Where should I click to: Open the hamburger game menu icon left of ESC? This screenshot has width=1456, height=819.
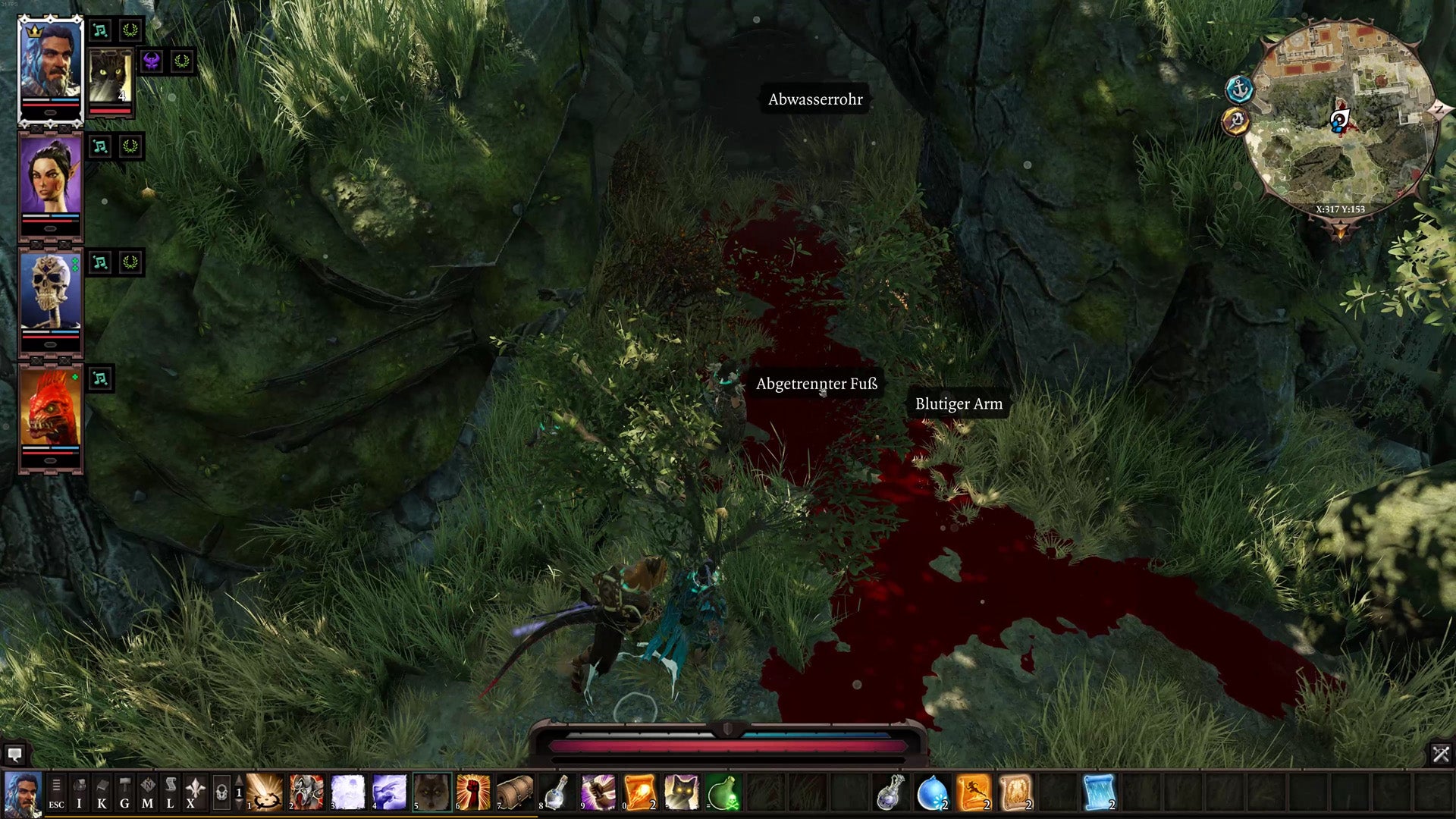[57, 786]
